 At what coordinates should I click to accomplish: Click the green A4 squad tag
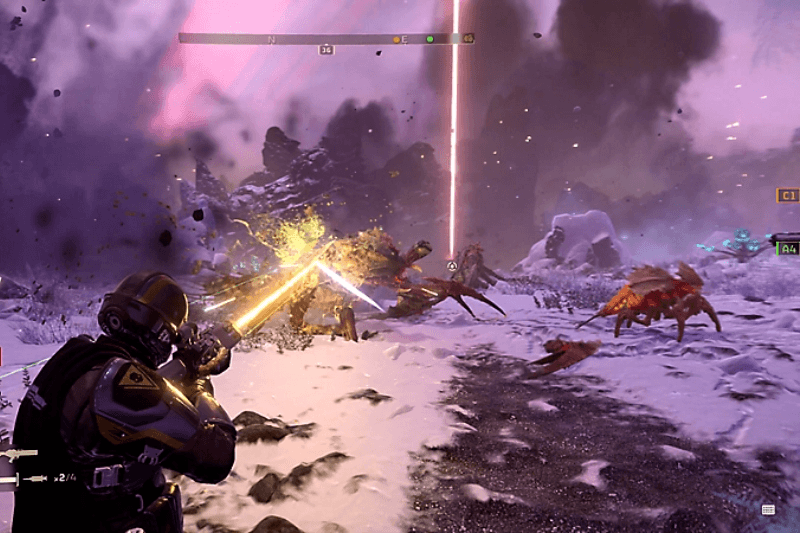[x=788, y=248]
